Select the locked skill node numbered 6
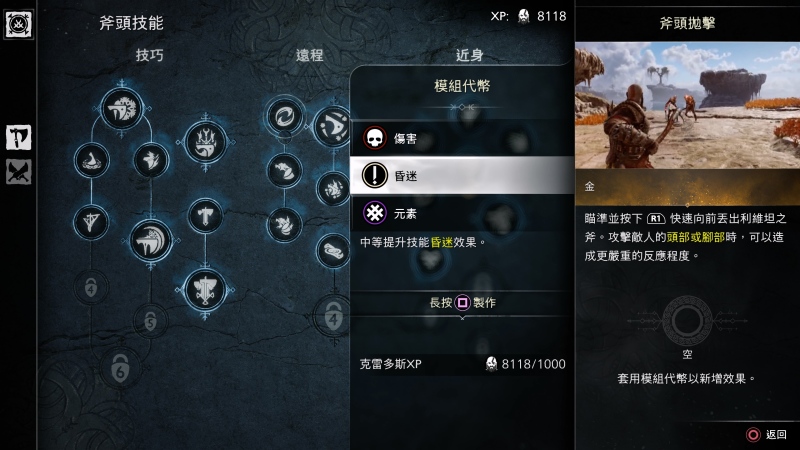 coord(119,367)
